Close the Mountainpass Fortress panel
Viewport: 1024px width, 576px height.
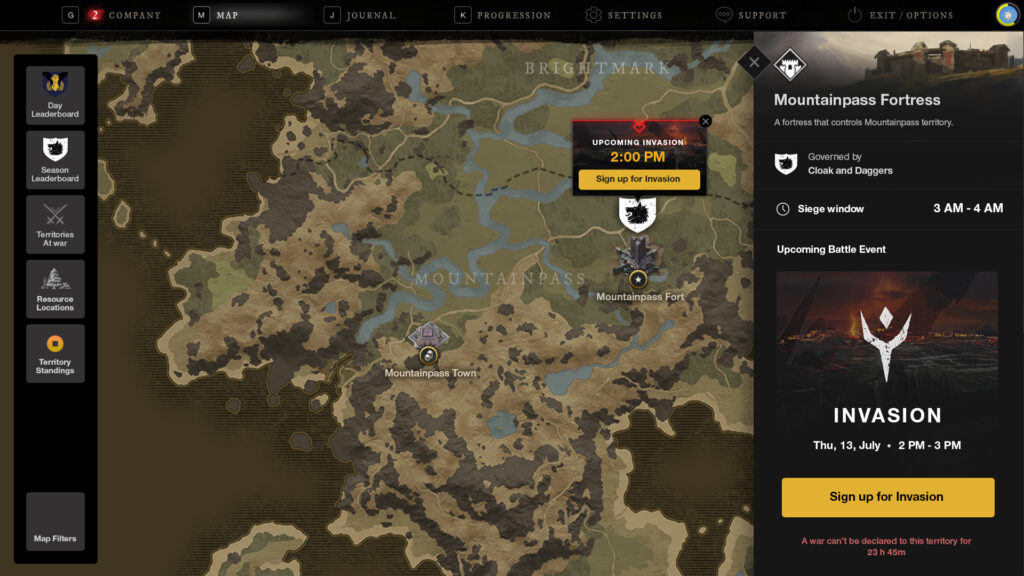click(754, 63)
